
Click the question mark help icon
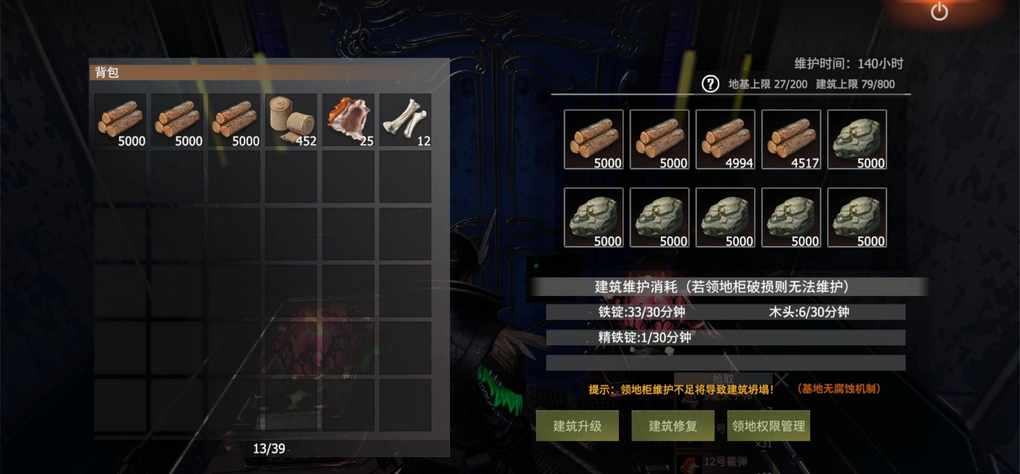click(x=710, y=84)
